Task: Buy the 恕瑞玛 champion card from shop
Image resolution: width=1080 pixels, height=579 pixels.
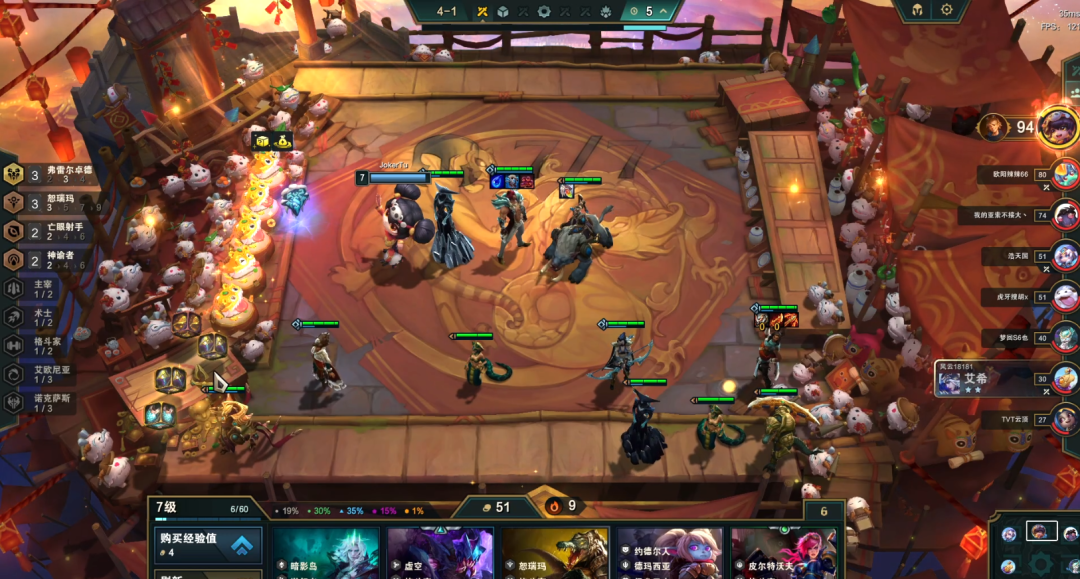Action: [555, 553]
